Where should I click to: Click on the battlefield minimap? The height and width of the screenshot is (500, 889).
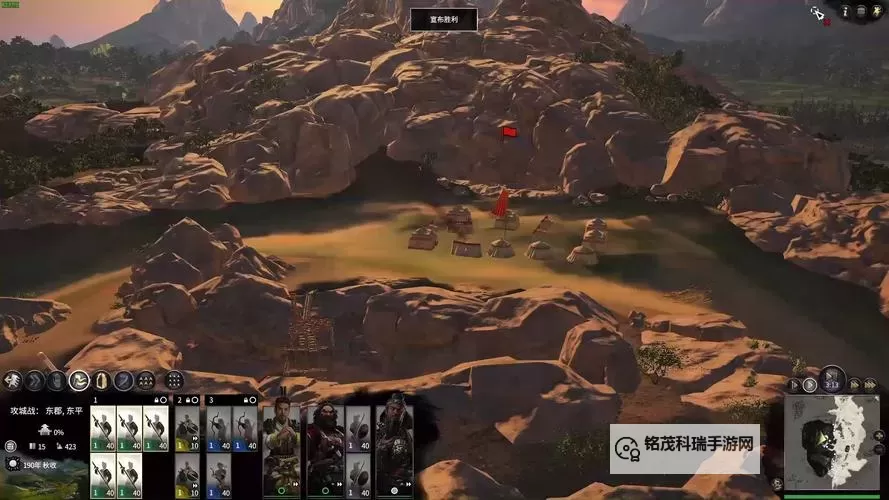(830, 442)
